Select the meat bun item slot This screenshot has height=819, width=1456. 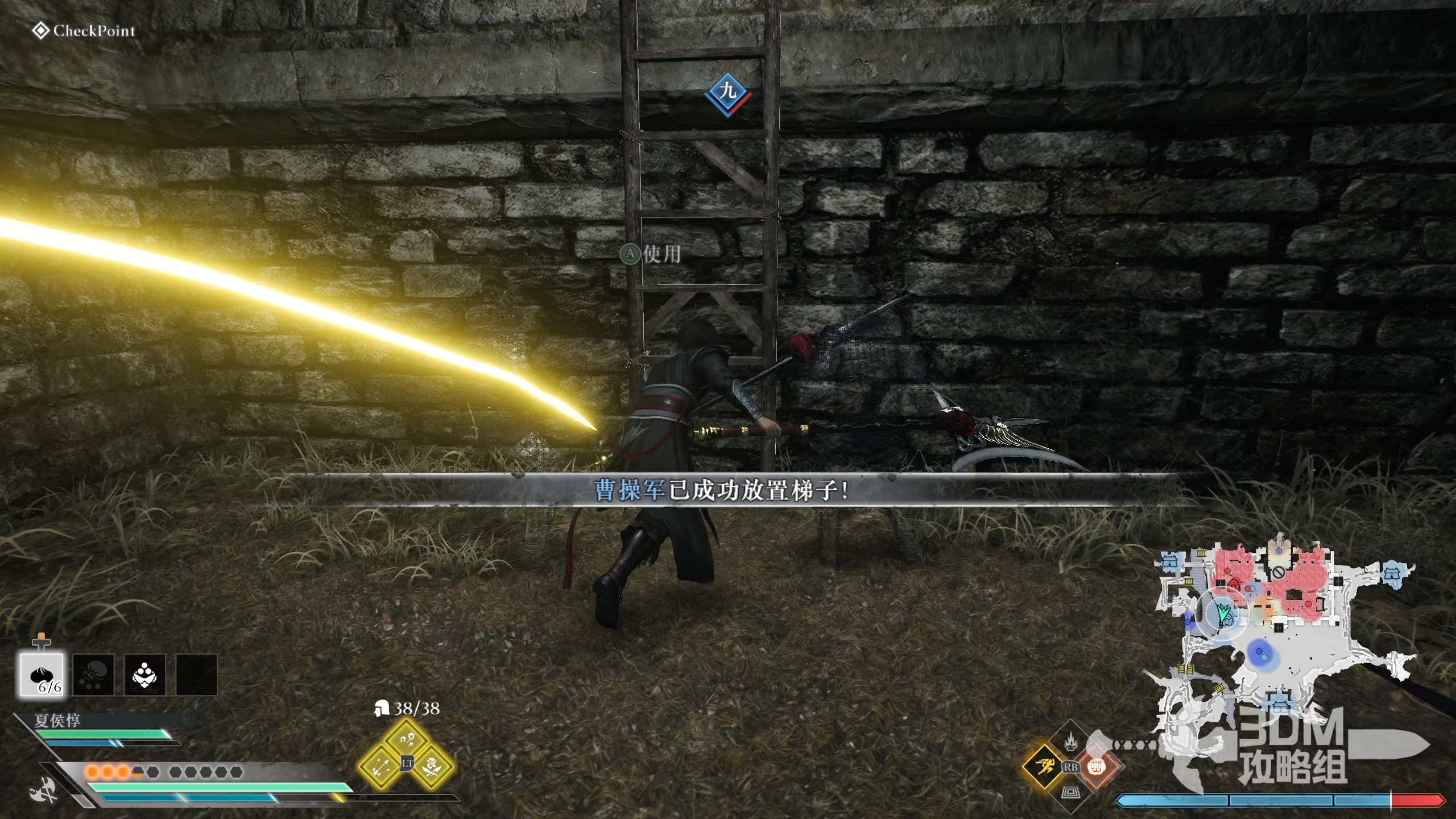point(42,675)
